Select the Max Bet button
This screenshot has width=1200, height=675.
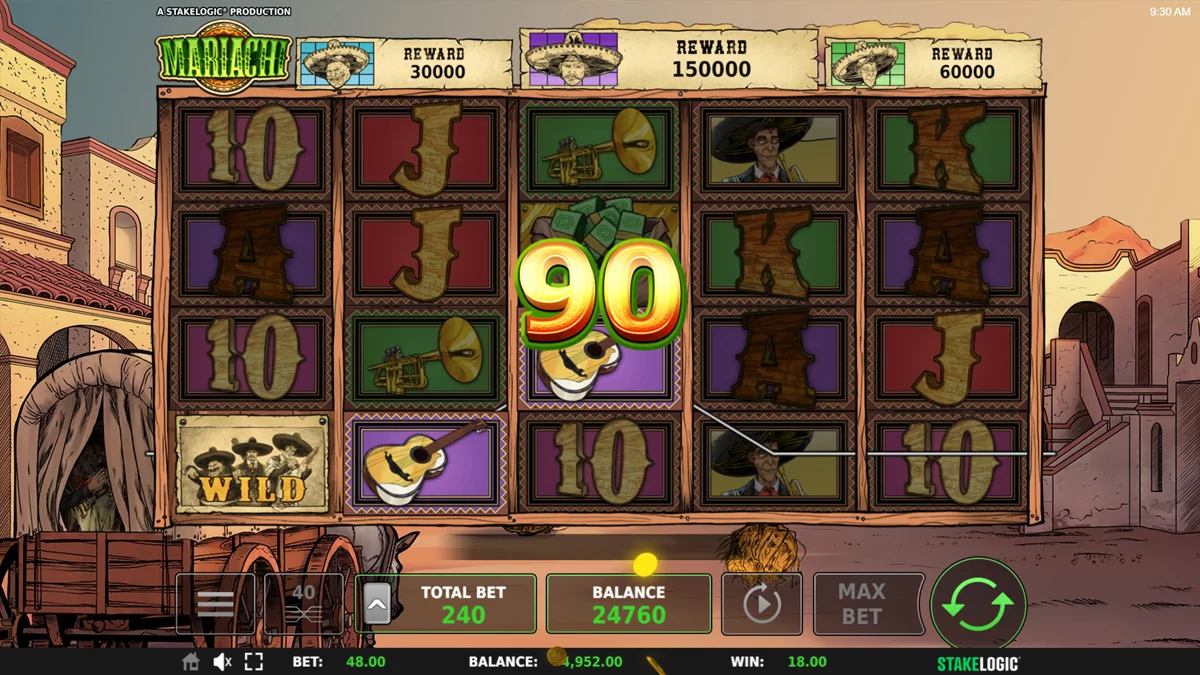click(x=861, y=604)
